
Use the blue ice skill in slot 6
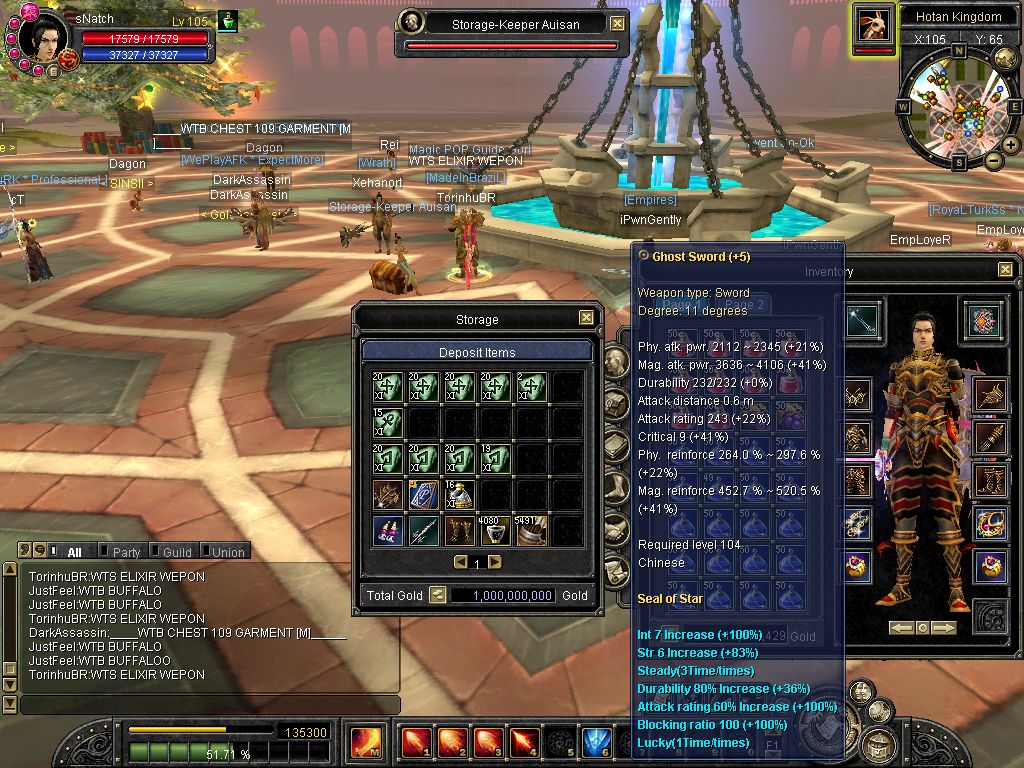click(x=596, y=743)
